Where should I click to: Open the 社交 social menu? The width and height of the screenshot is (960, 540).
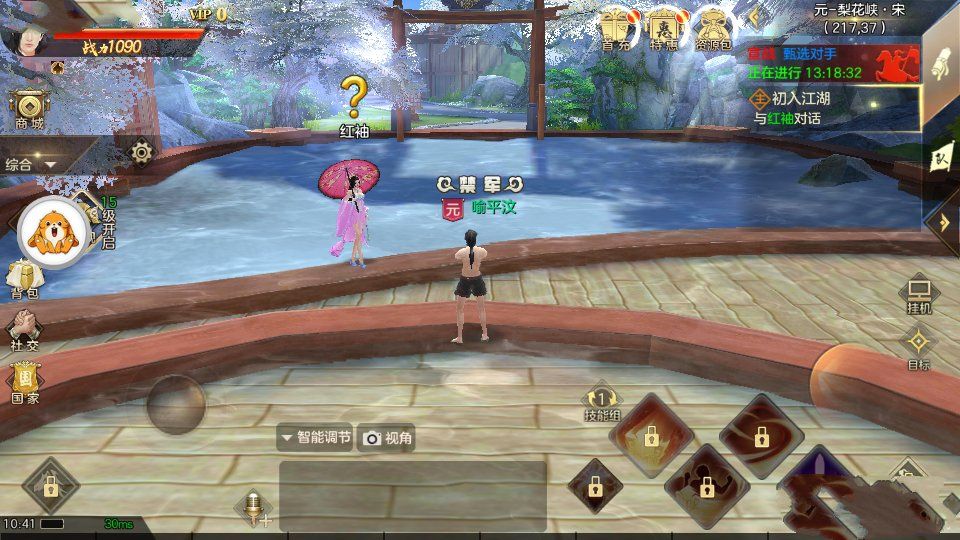tap(24, 328)
